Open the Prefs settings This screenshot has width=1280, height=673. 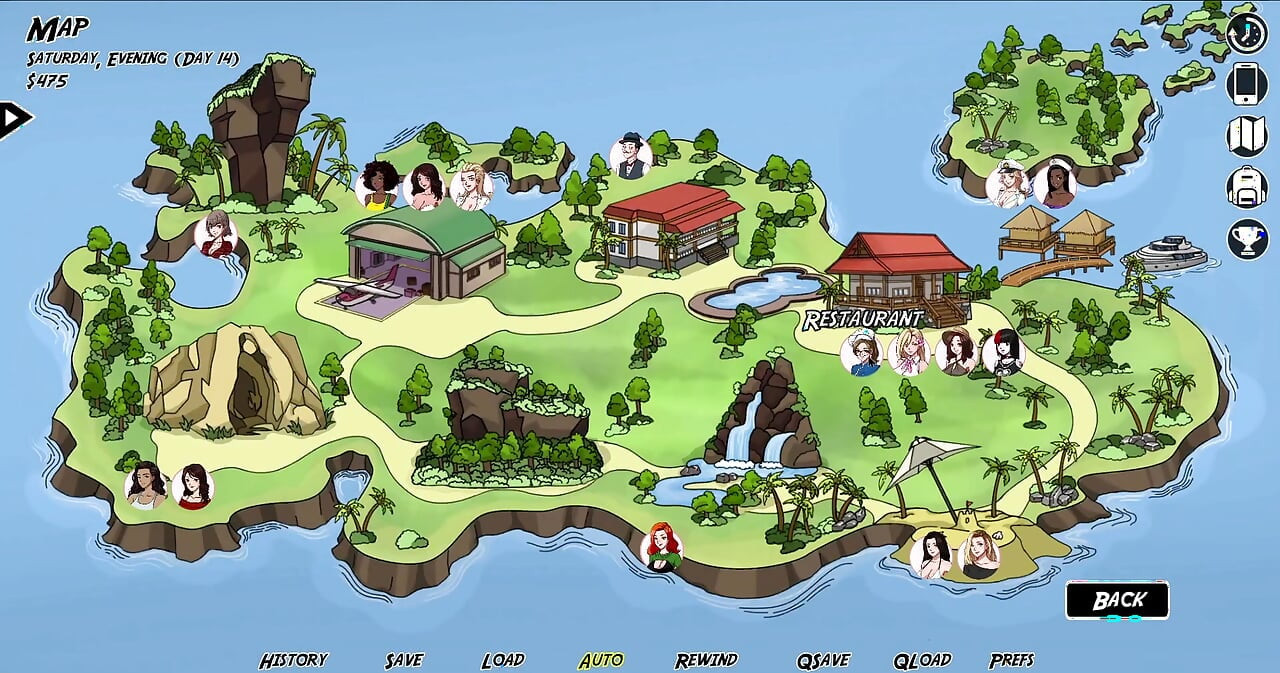point(1011,660)
